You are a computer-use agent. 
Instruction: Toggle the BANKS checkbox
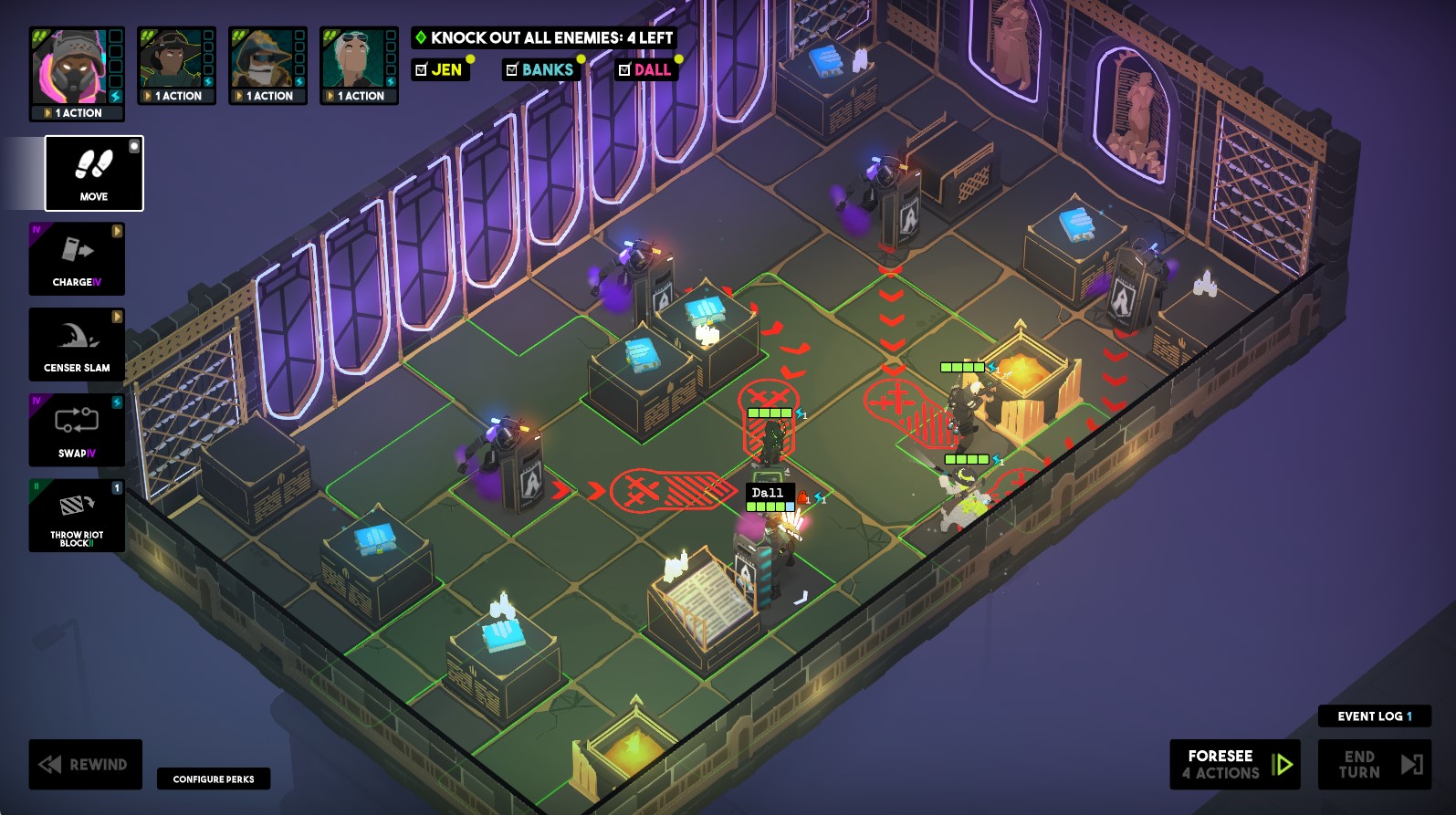tap(512, 69)
